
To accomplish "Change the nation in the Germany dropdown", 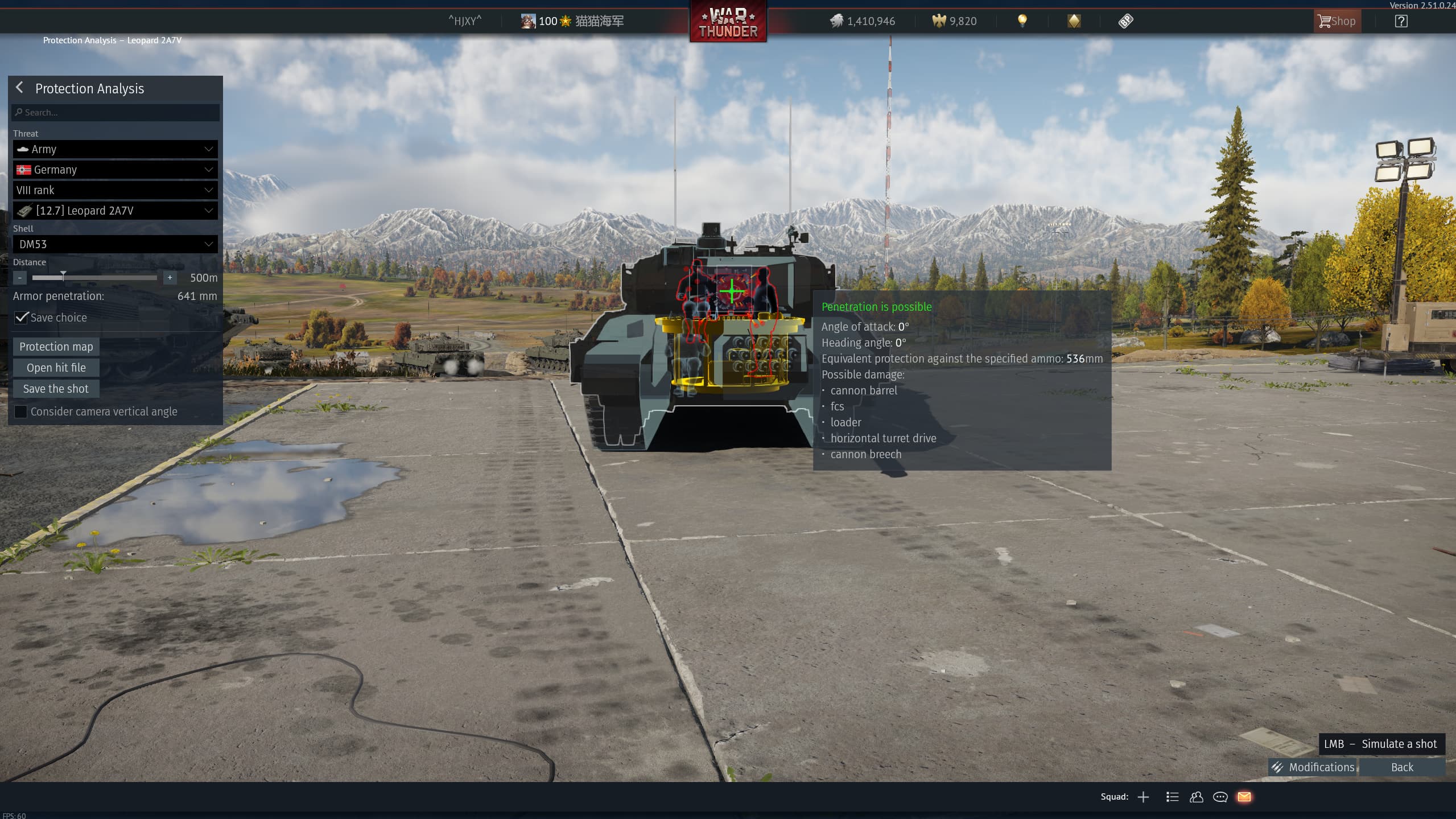I will pyautogui.click(x=115, y=170).
